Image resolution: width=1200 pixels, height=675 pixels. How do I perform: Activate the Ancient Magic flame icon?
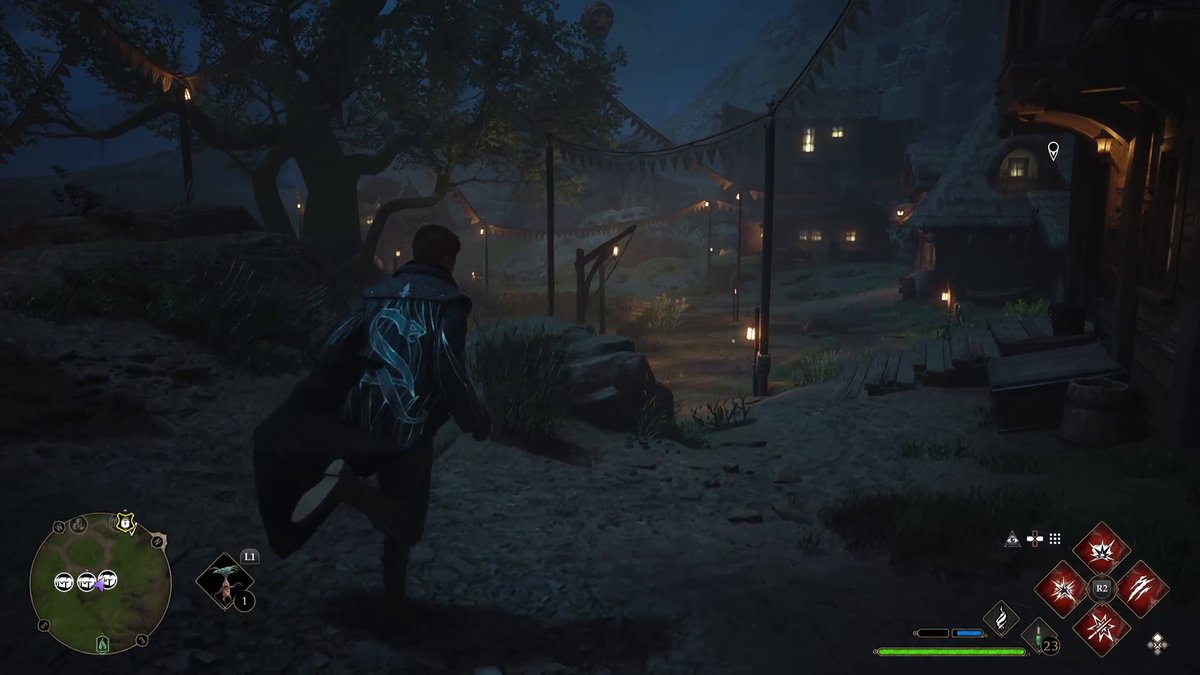point(1000,618)
